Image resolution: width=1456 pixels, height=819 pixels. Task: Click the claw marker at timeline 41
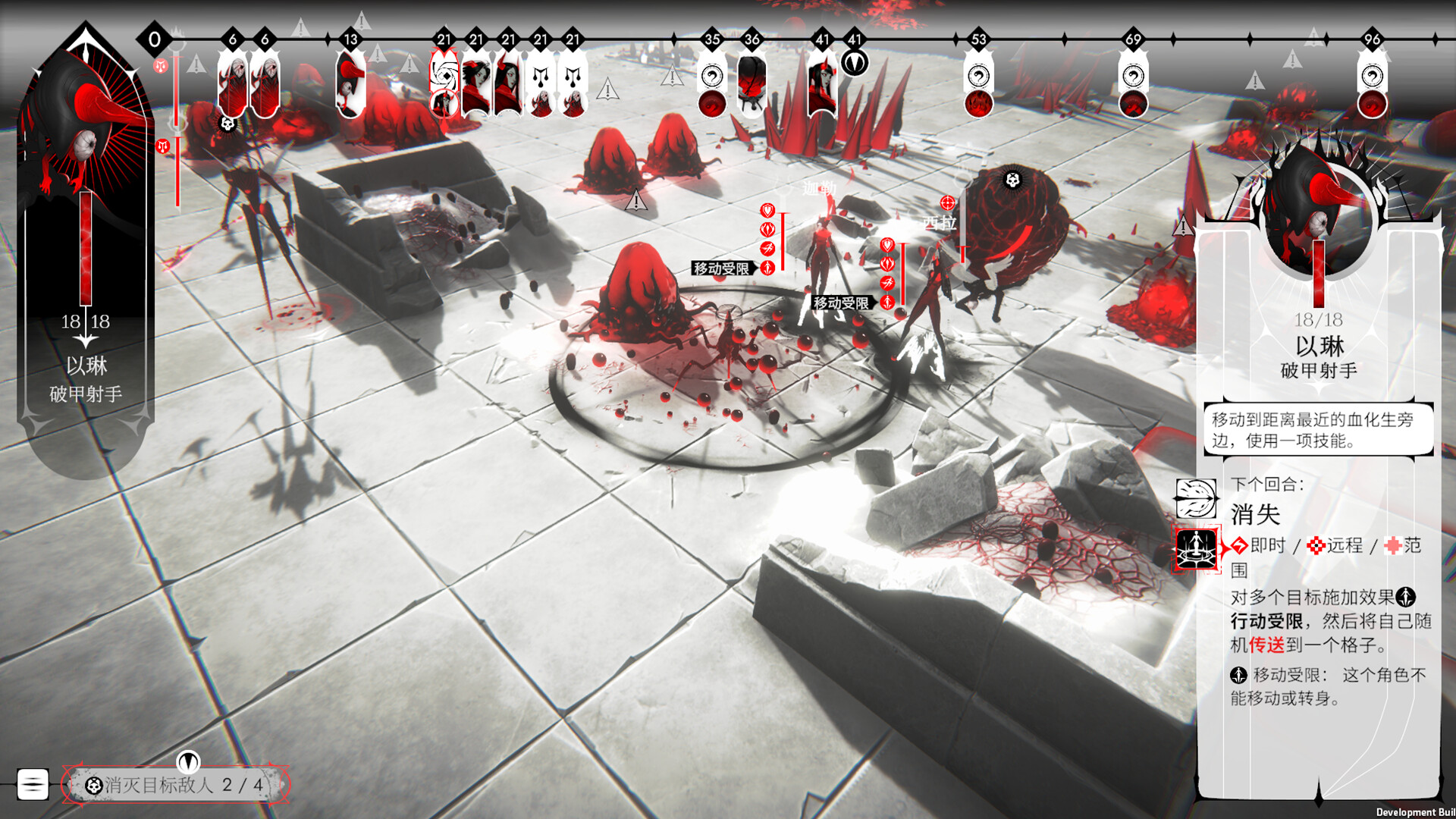[x=855, y=62]
